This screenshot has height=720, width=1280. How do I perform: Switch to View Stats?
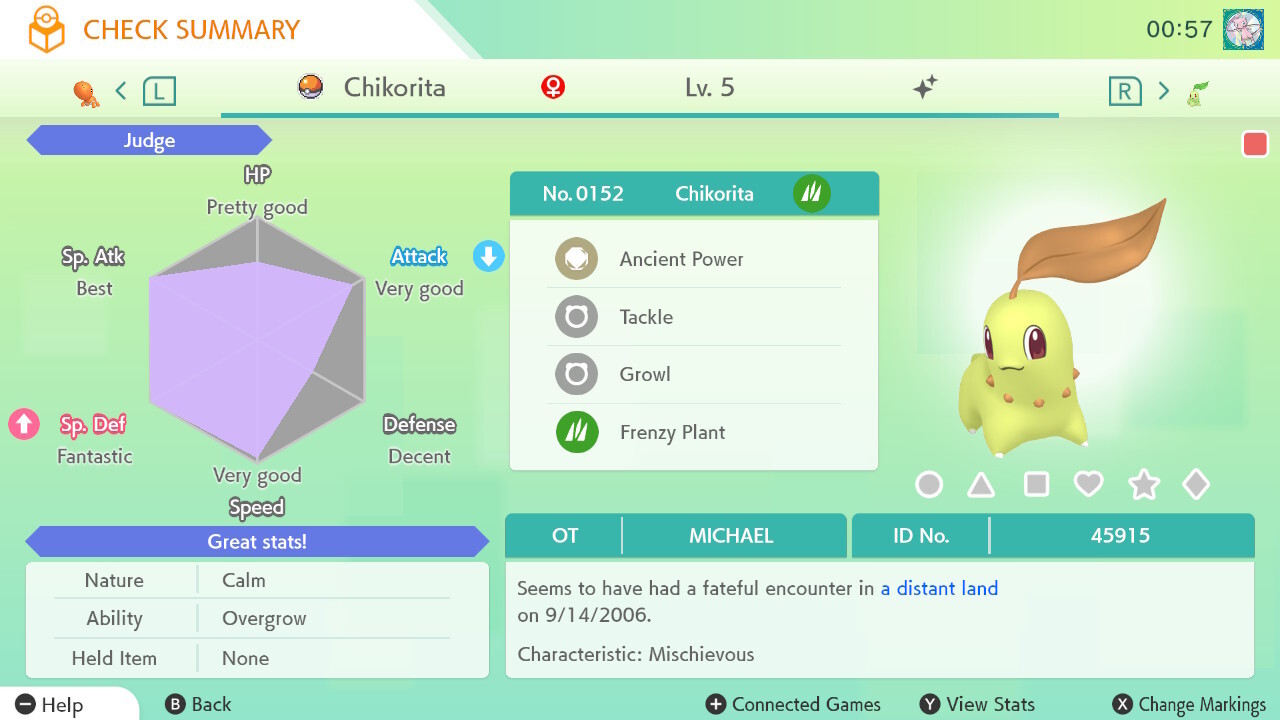pos(977,705)
